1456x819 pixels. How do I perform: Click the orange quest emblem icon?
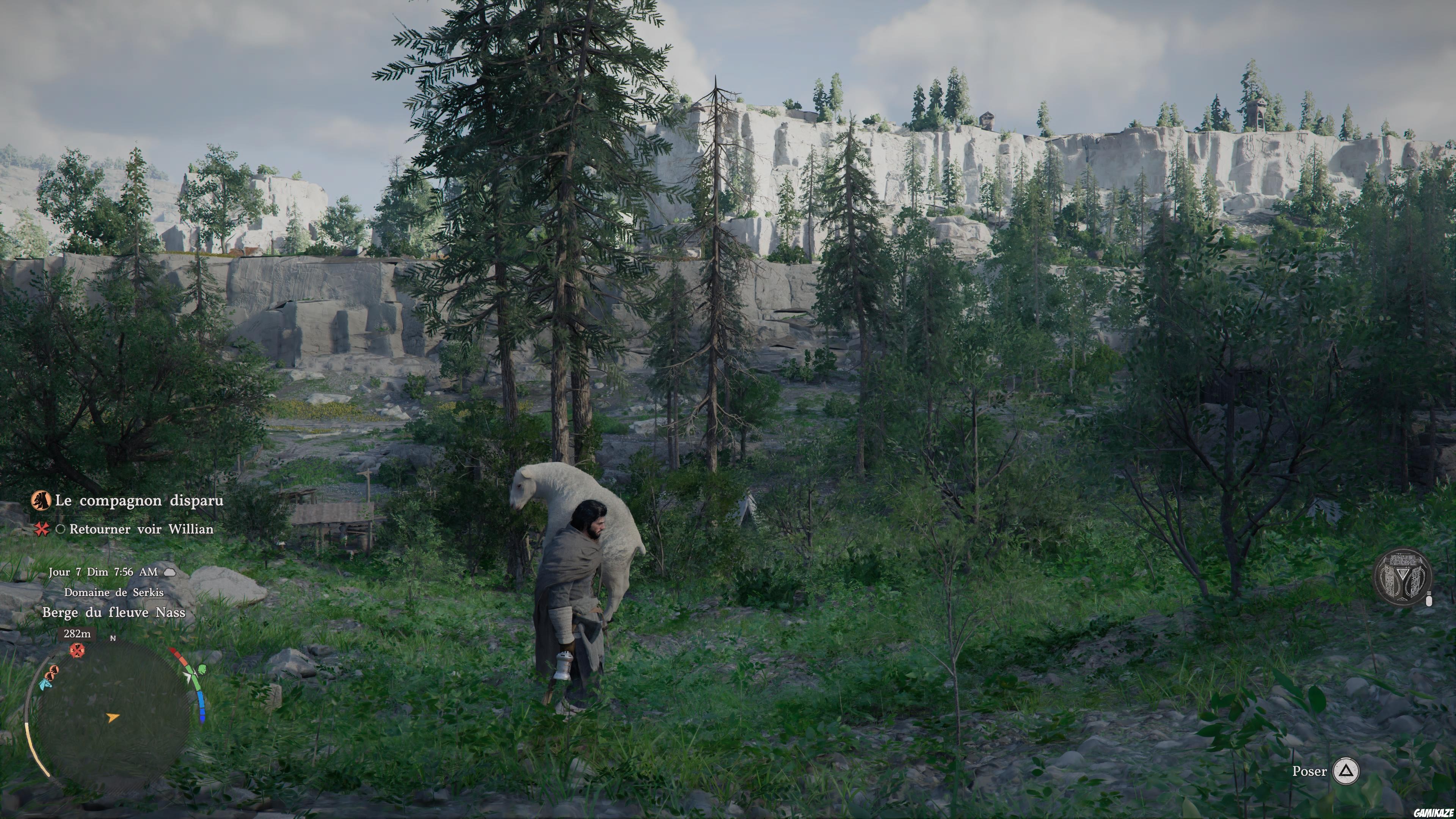[x=41, y=500]
